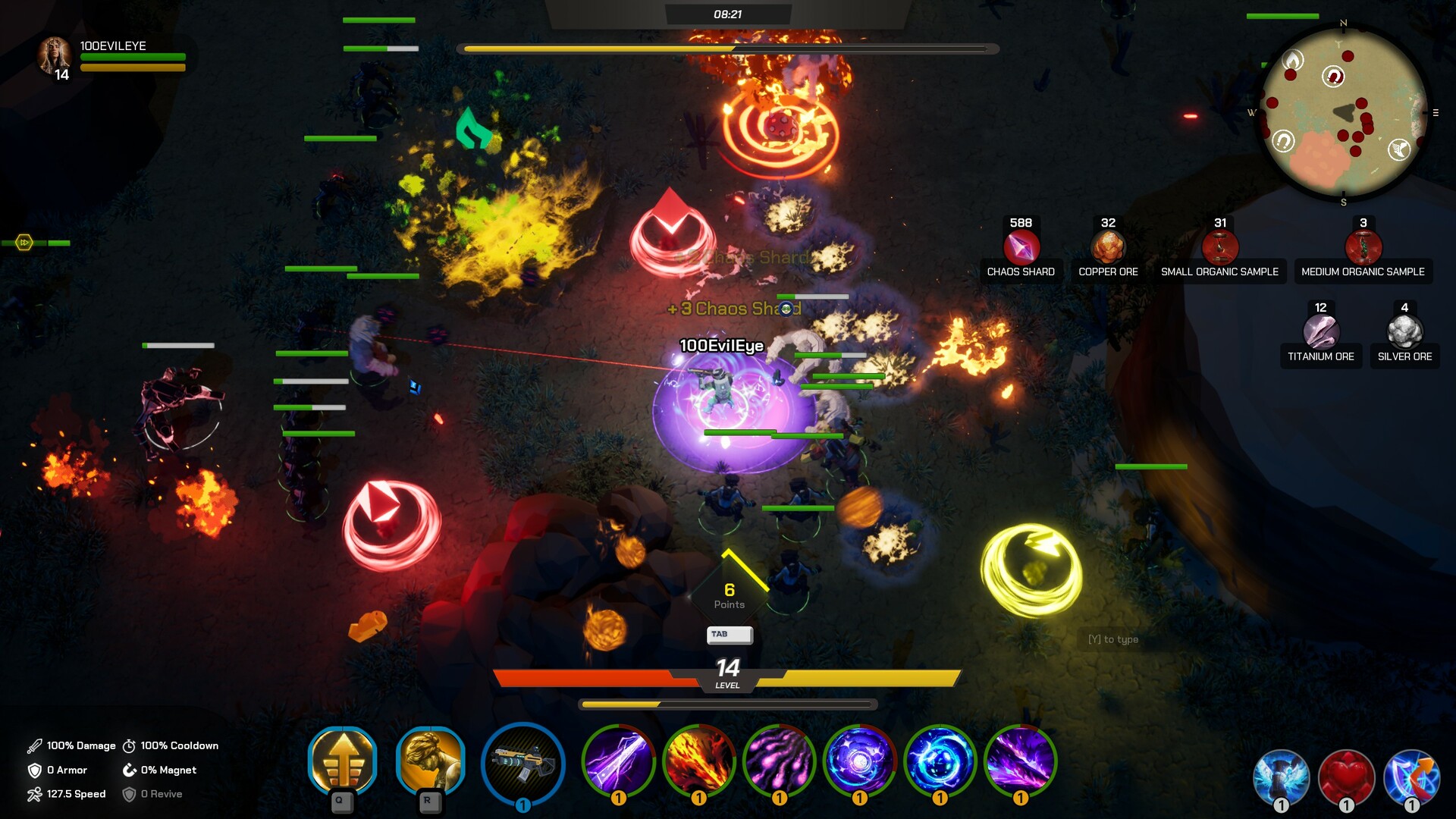The image size is (1456, 819).
Task: Select the assault rifle weapon slot
Action: tap(523, 763)
